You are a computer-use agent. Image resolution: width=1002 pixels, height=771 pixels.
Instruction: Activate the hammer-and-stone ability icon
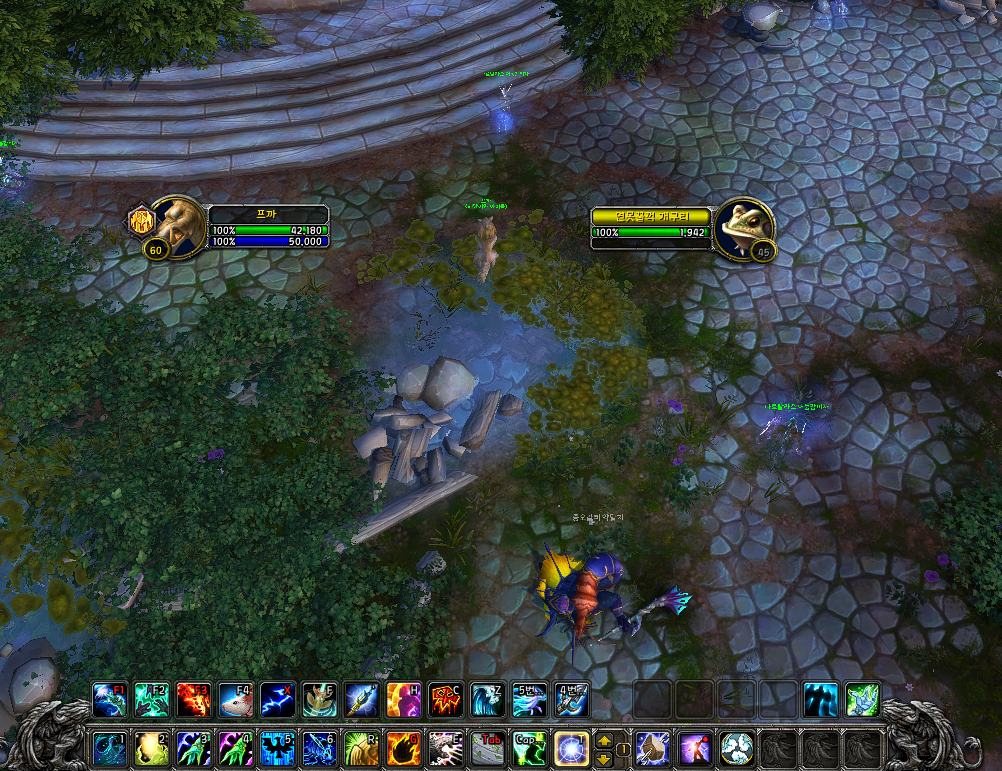651,748
